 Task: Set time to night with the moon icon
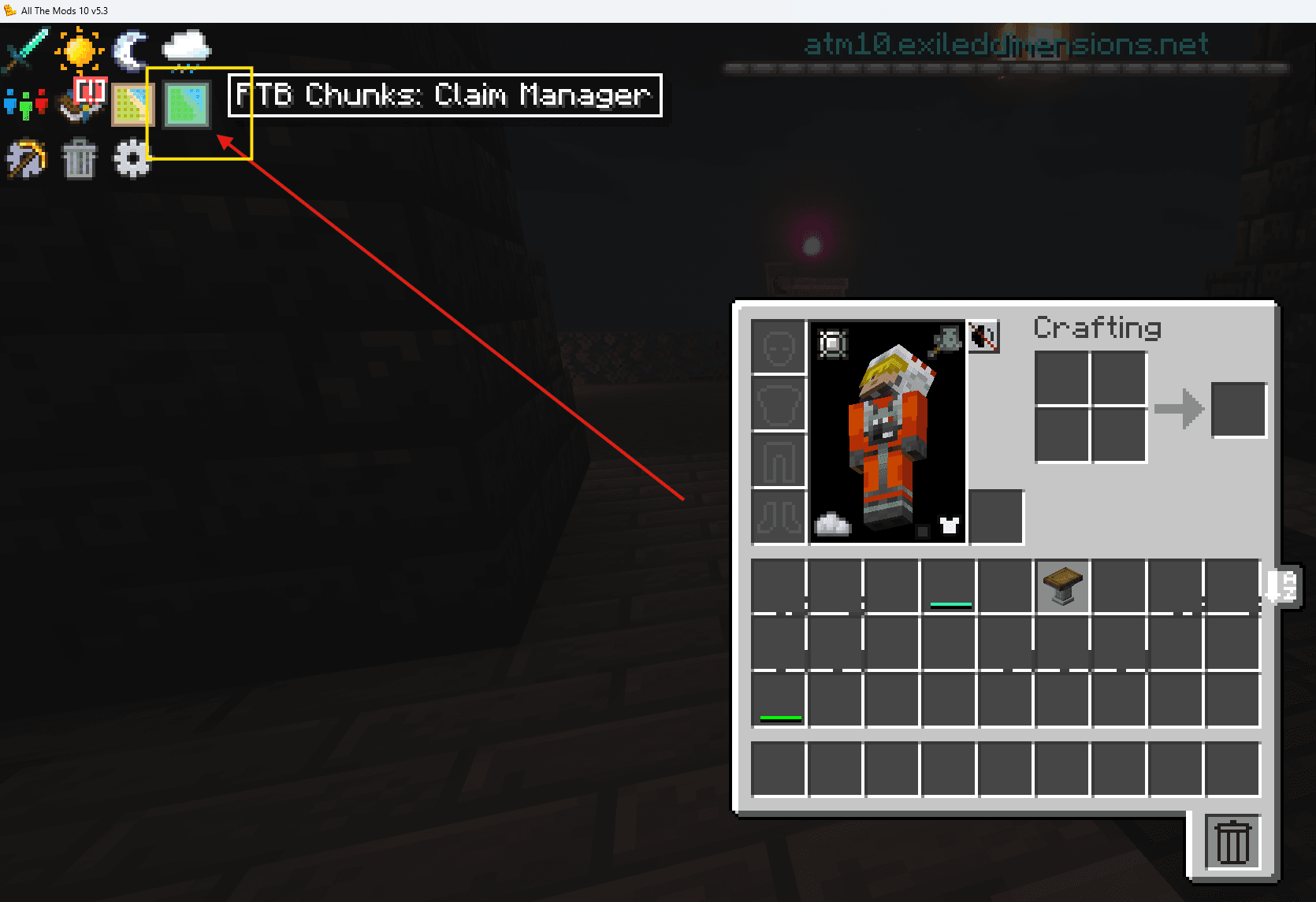pyautogui.click(x=128, y=49)
